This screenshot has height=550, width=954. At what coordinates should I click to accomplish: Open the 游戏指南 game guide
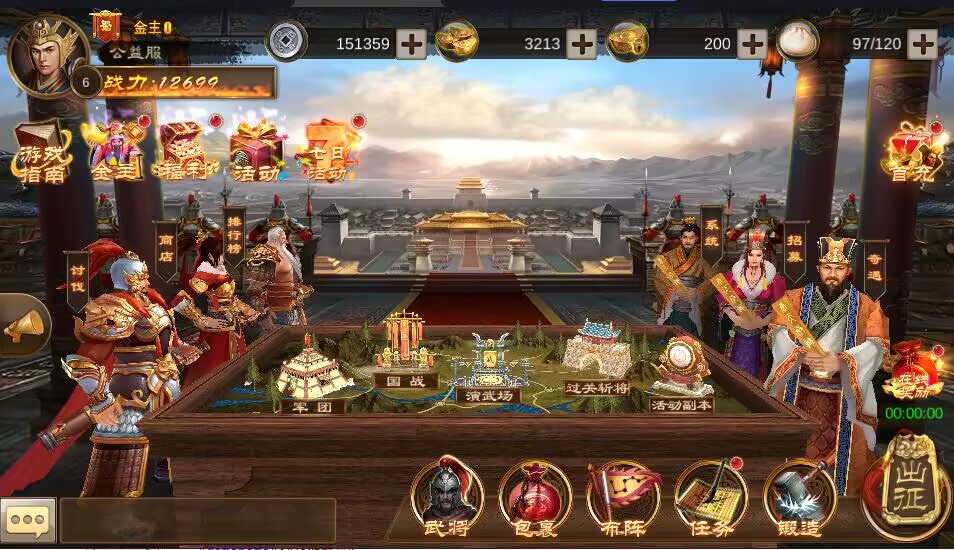coord(42,154)
